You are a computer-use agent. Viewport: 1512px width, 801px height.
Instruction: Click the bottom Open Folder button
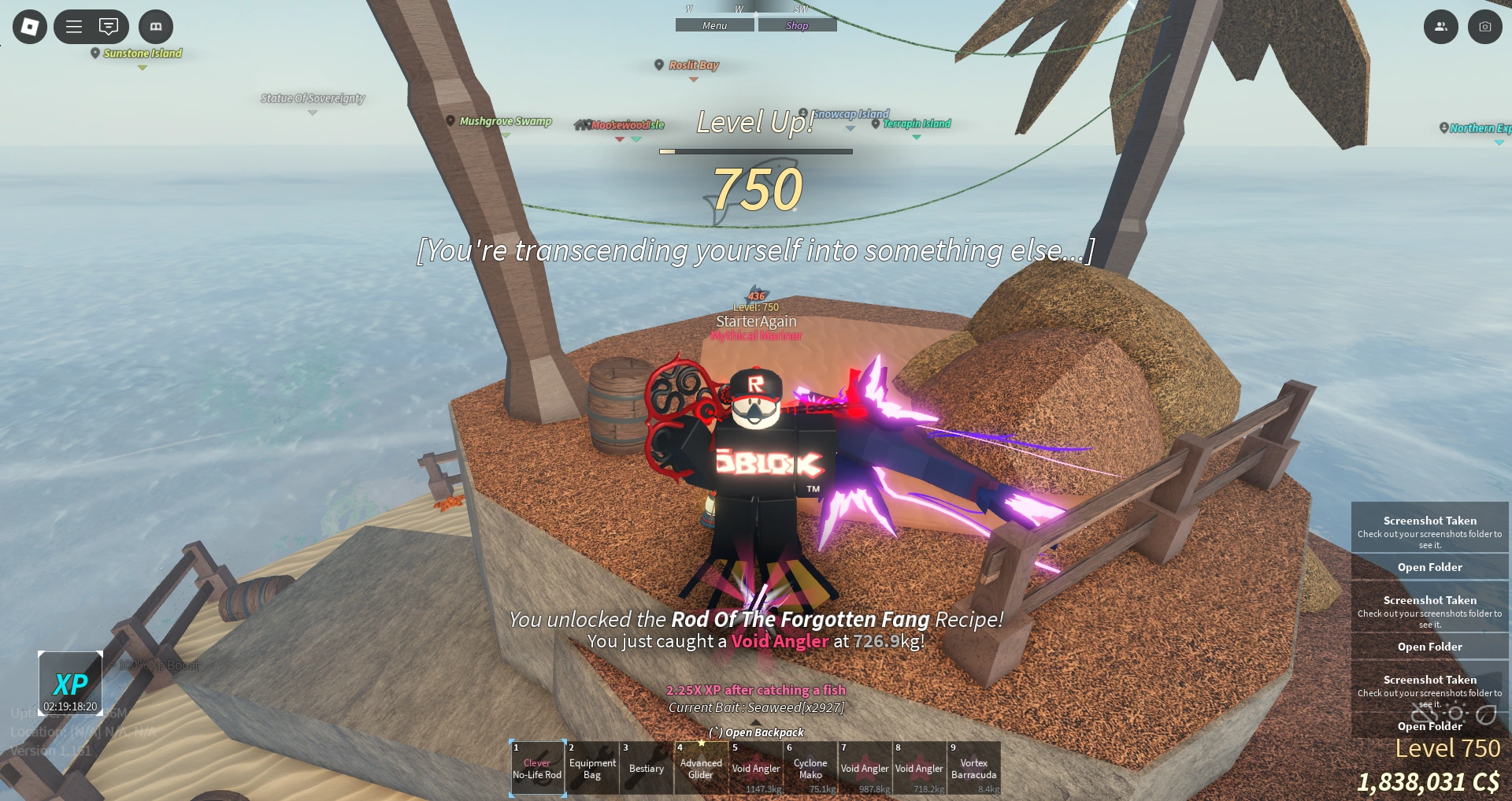[x=1429, y=726]
